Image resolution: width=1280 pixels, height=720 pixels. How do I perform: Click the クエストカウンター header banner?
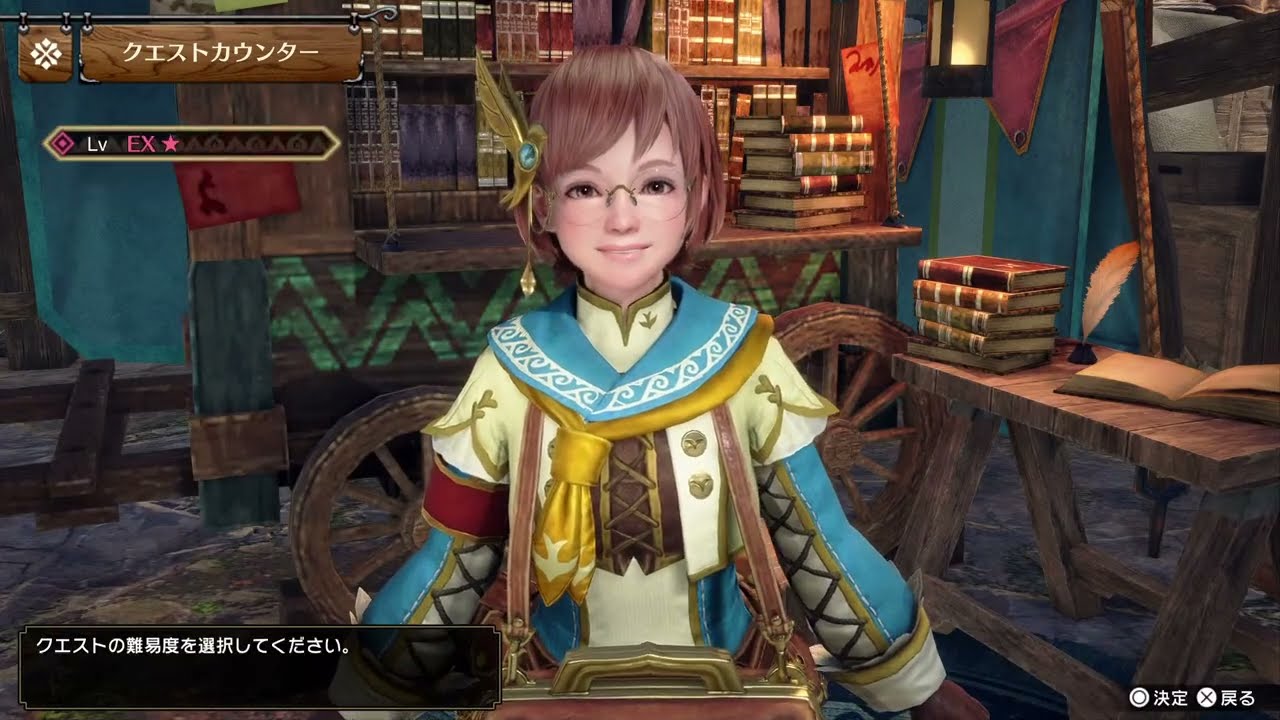point(220,54)
